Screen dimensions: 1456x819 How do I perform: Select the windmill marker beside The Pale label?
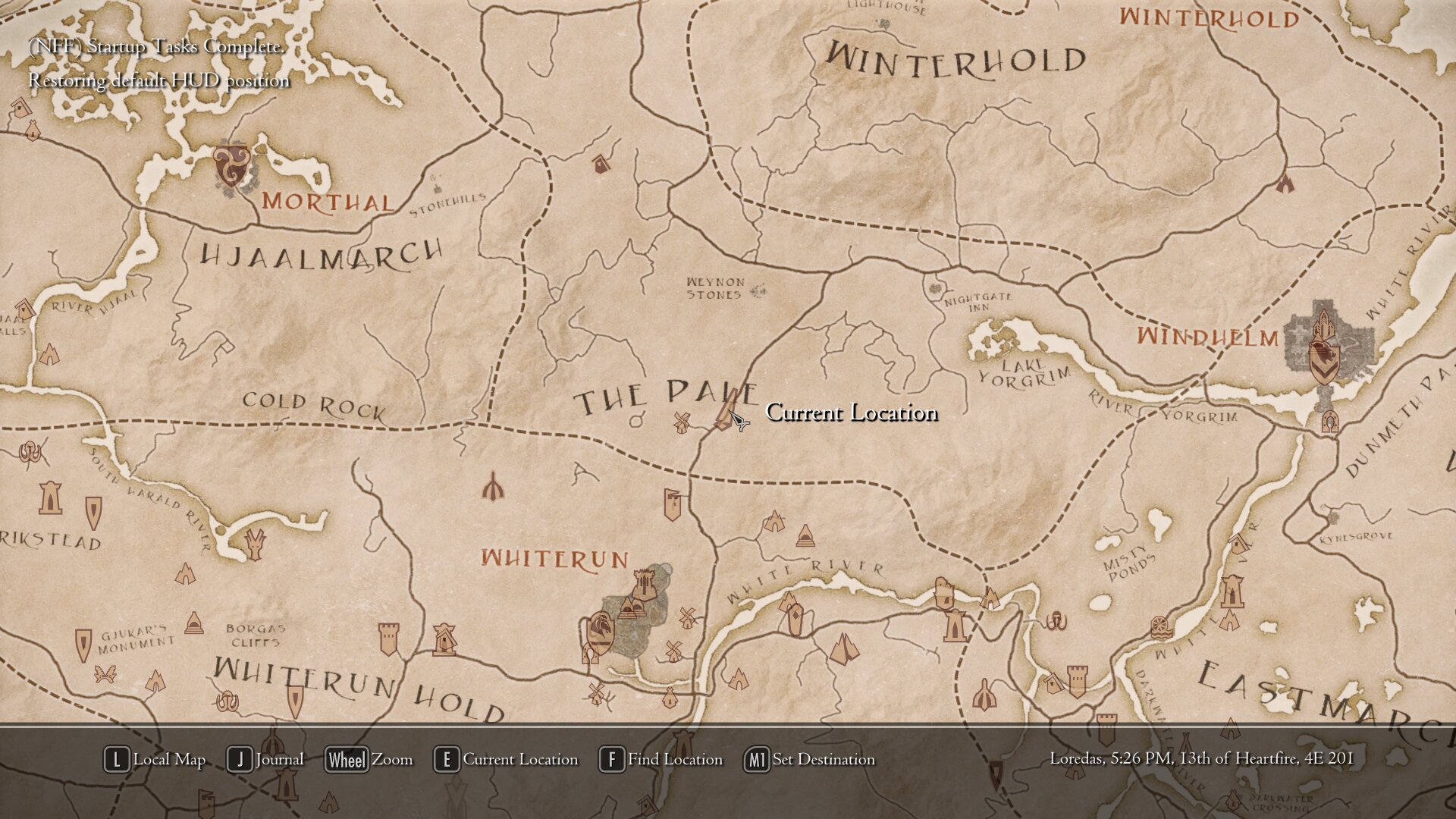pyautogui.click(x=681, y=422)
